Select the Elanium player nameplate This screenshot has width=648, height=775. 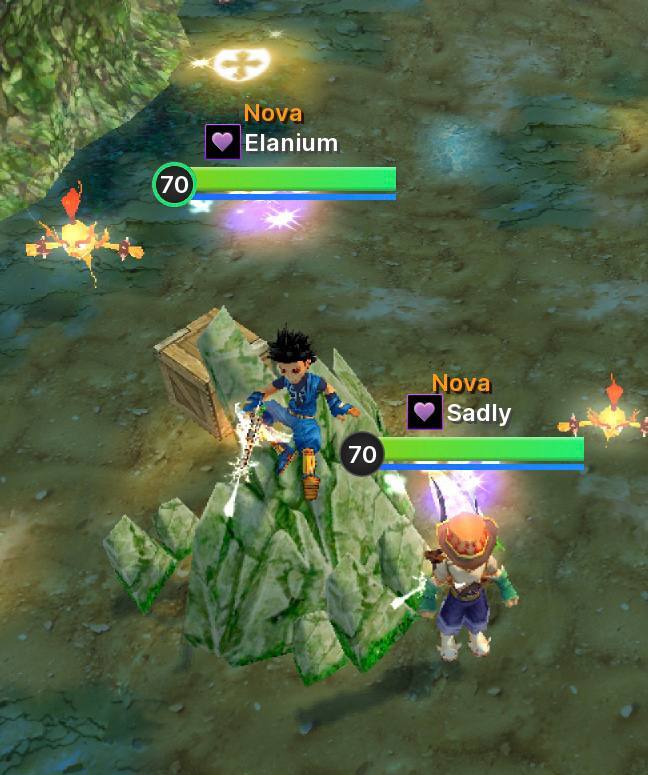(290, 143)
